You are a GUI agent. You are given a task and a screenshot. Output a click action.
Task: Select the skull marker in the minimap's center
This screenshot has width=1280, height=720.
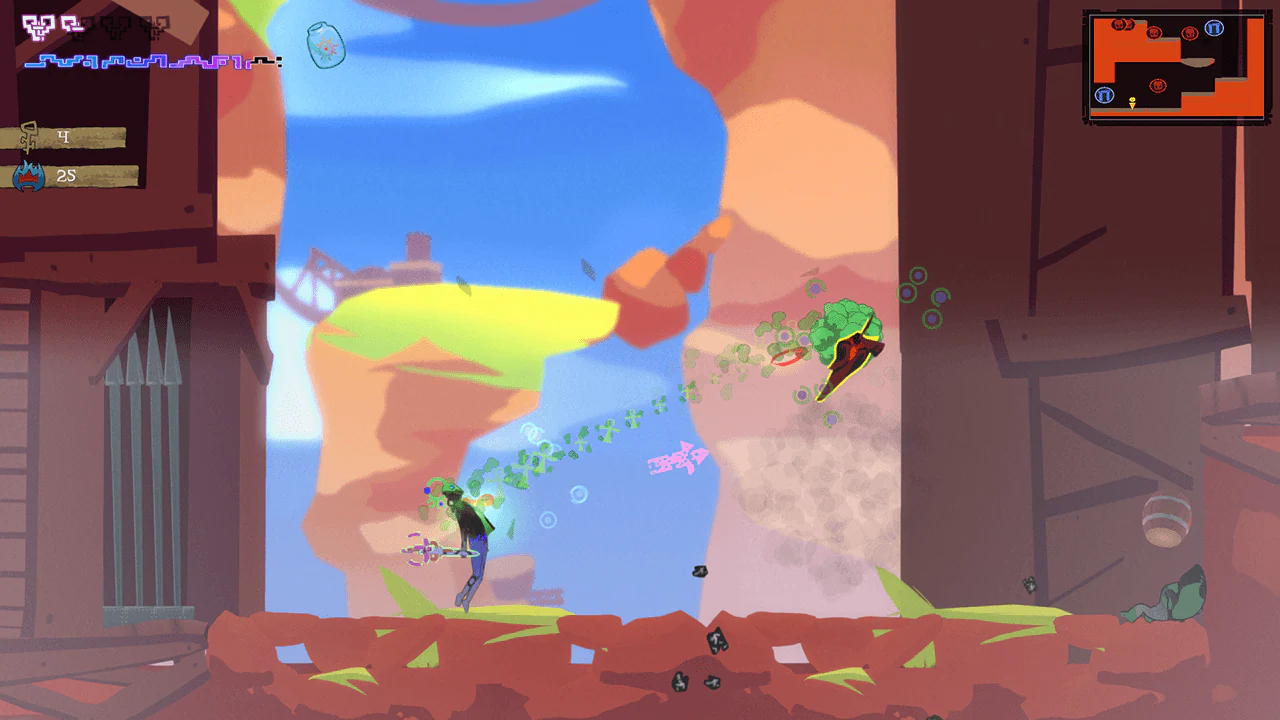[x=1158, y=85]
